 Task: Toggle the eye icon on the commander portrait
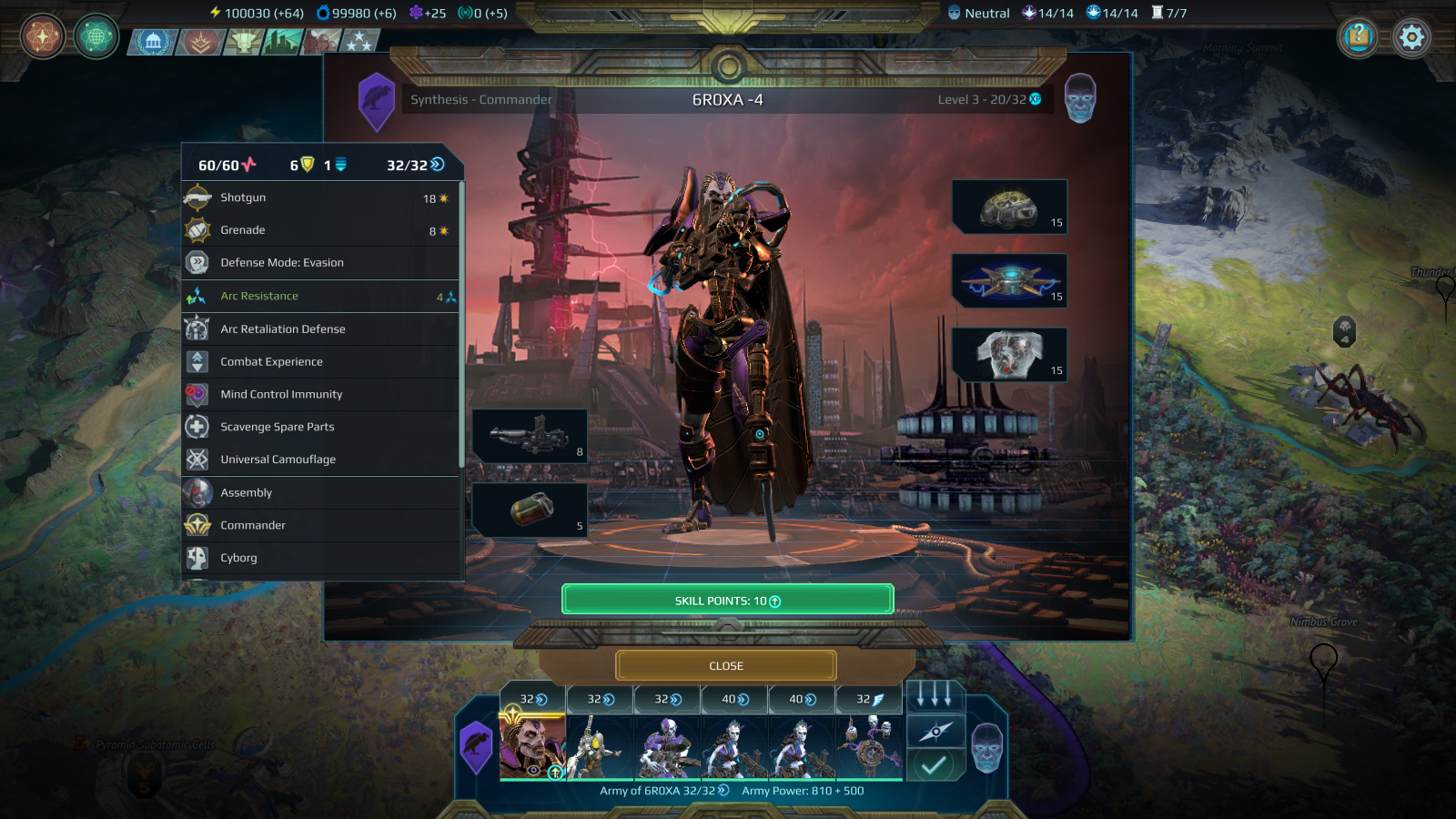pyautogui.click(x=534, y=770)
